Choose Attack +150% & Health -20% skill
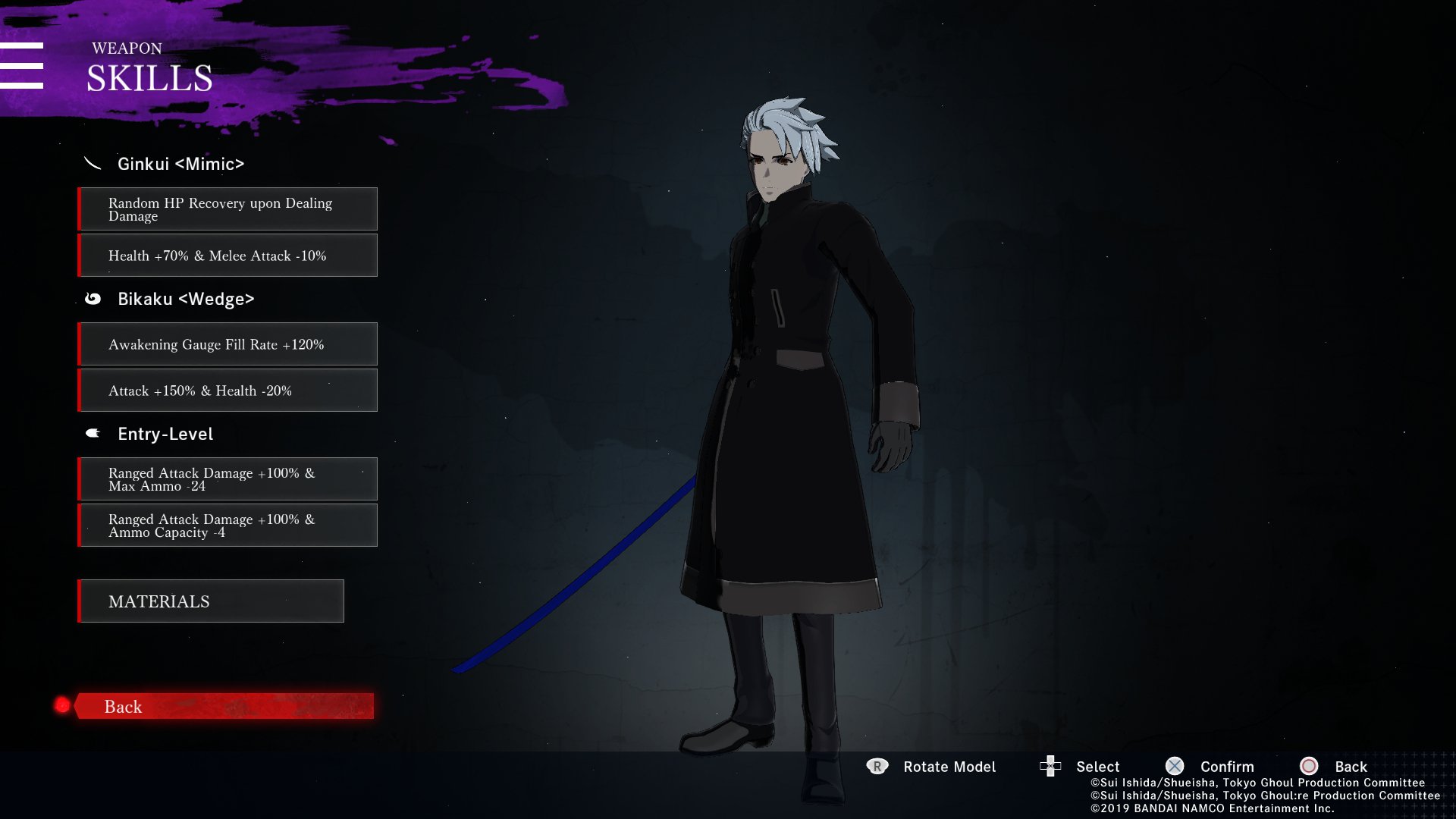The height and width of the screenshot is (819, 1456). (x=227, y=391)
